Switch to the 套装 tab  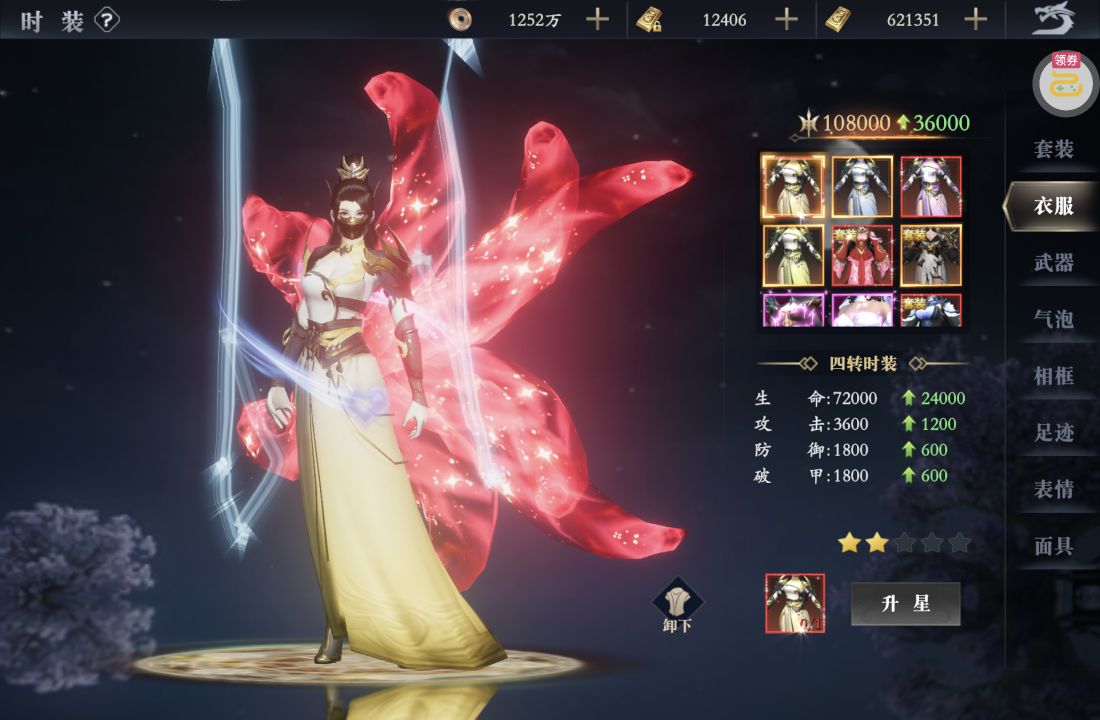pos(1053,149)
